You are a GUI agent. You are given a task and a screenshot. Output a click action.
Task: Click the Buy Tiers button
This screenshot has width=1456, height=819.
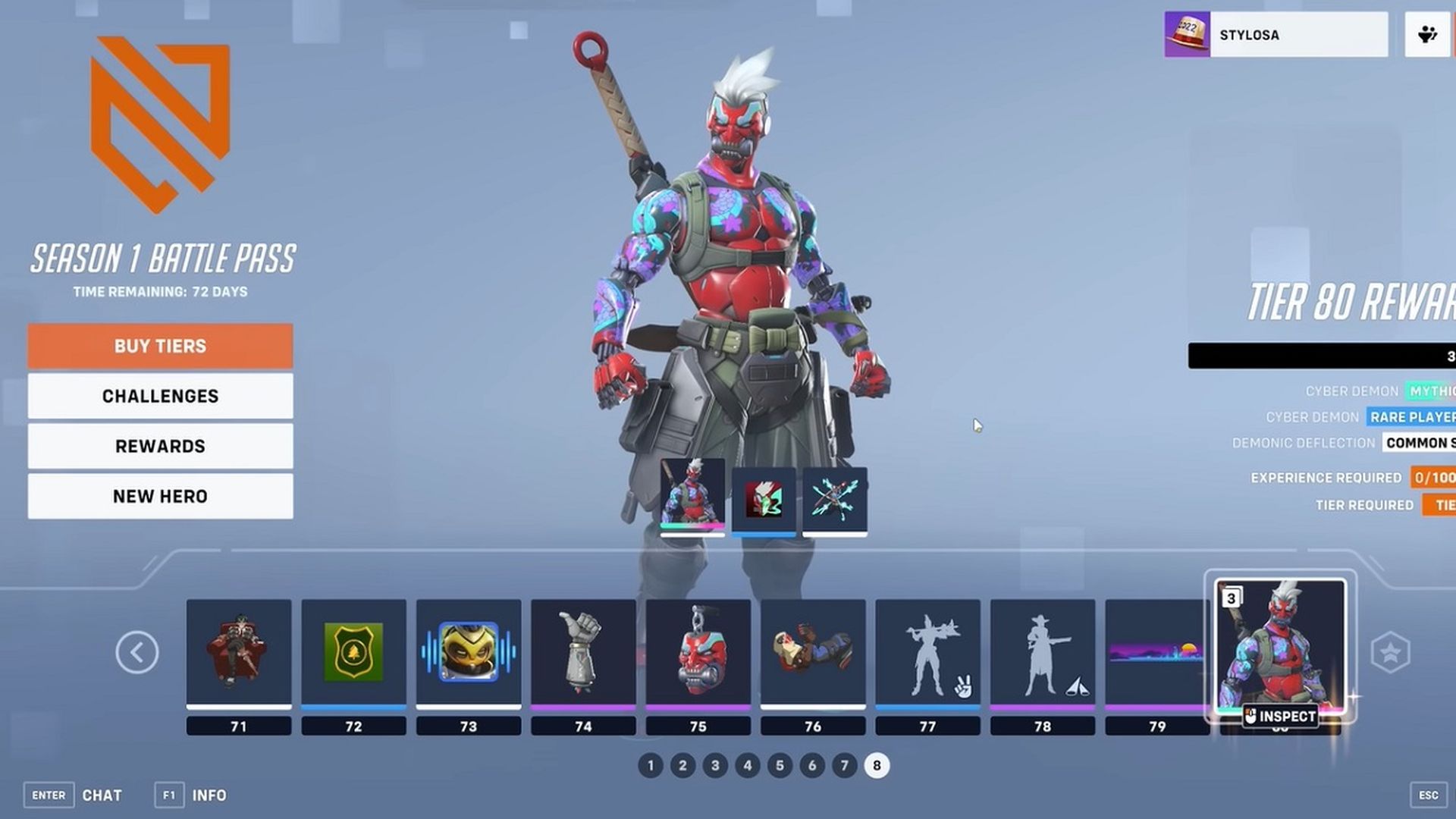(x=160, y=347)
